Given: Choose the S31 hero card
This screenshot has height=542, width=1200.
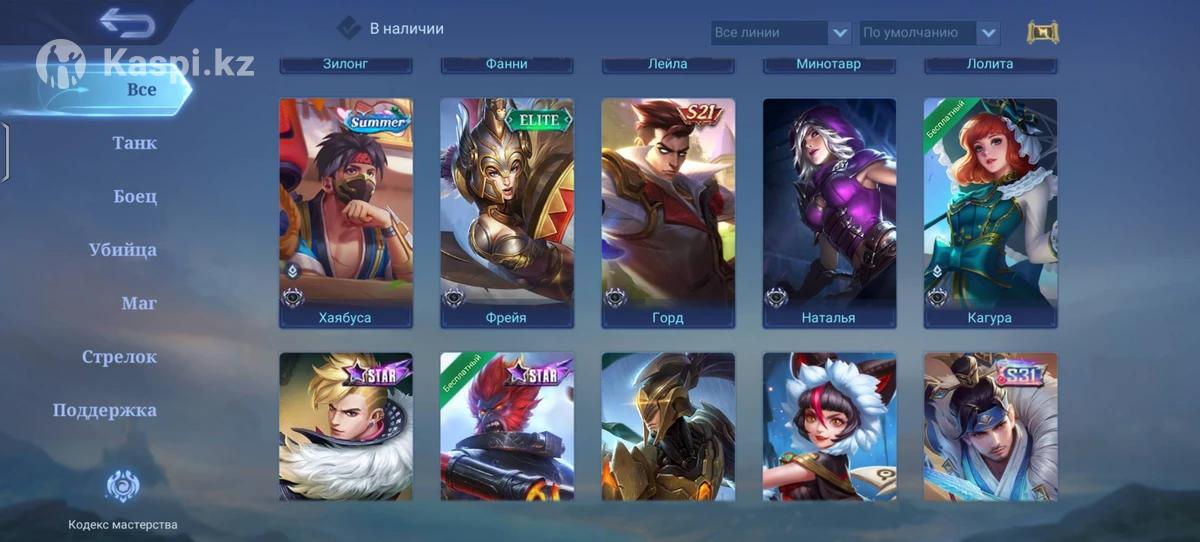Looking at the screenshot, I should [x=990, y=427].
